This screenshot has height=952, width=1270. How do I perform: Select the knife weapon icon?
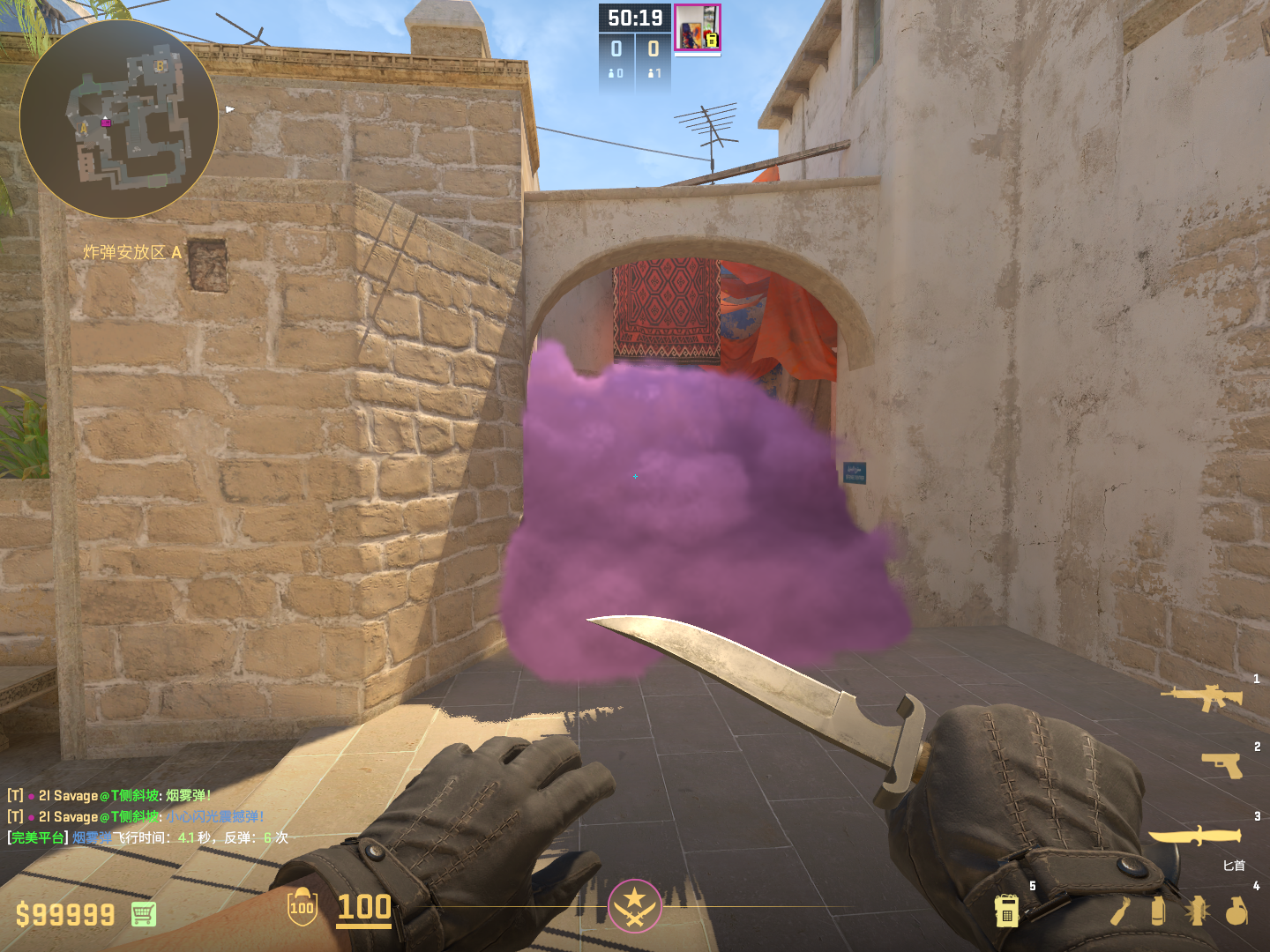(1194, 835)
